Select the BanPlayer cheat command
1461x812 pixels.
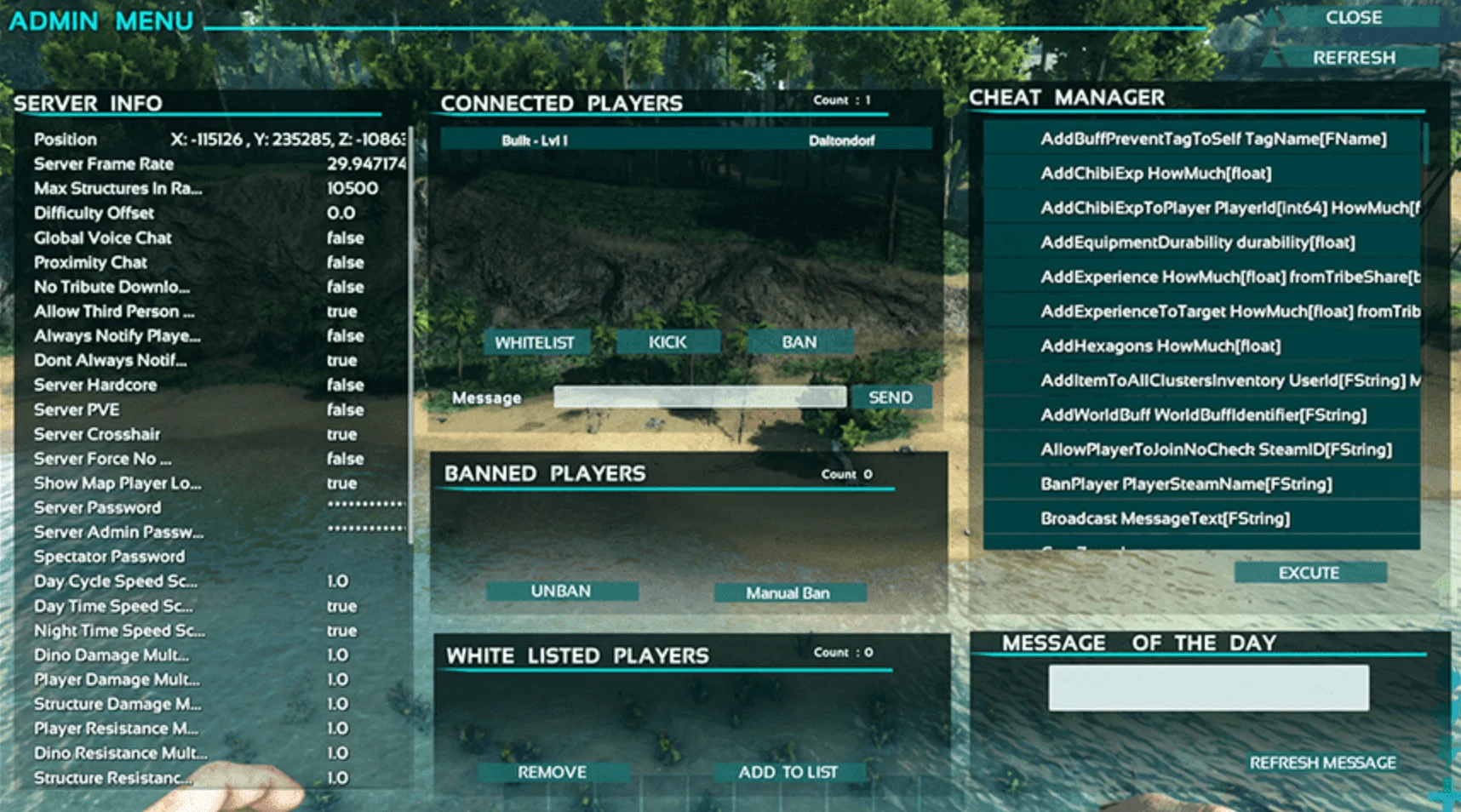point(1186,483)
